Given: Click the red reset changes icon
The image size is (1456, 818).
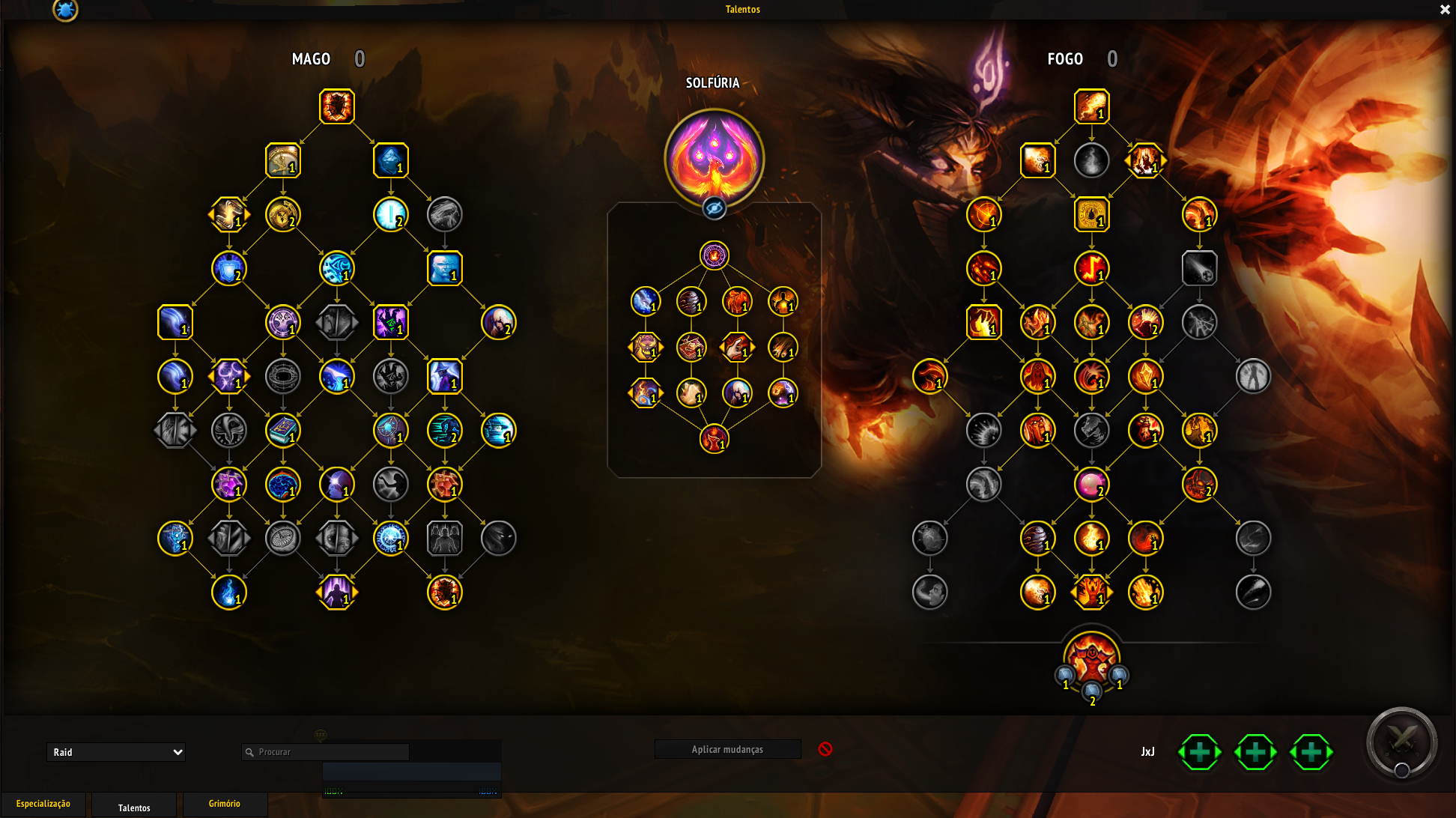Looking at the screenshot, I should pos(825,749).
